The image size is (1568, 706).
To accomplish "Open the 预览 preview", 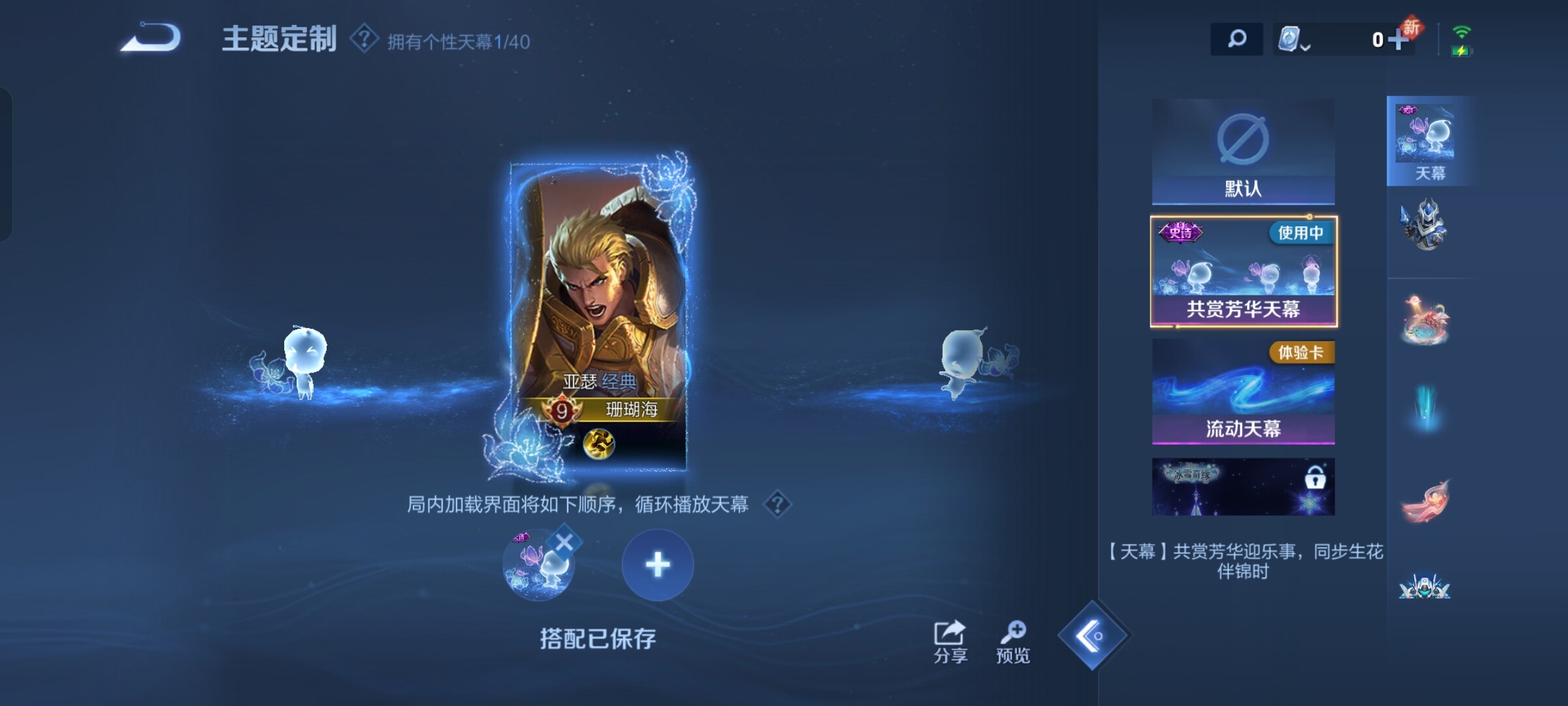I will (1013, 642).
